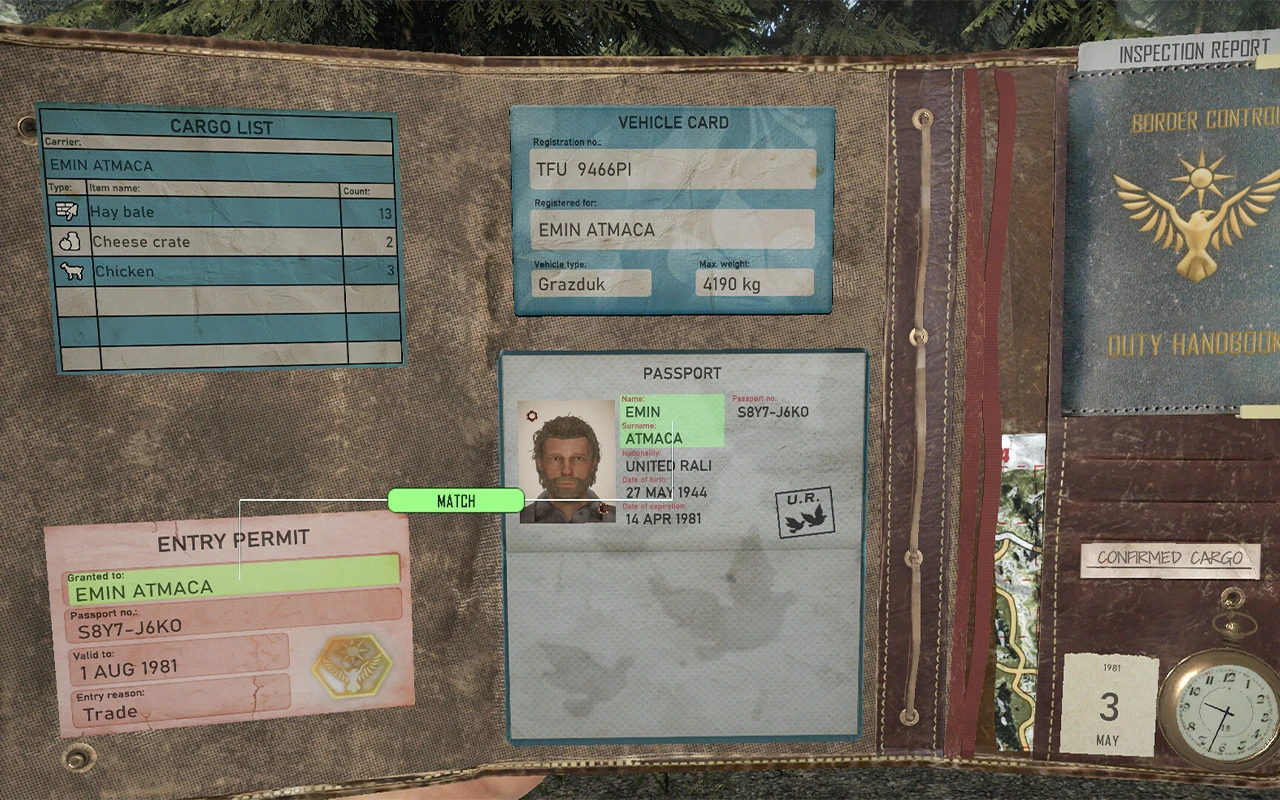Select the carrier name on the Cargo List
This screenshot has width=1280, height=800.
click(220, 165)
